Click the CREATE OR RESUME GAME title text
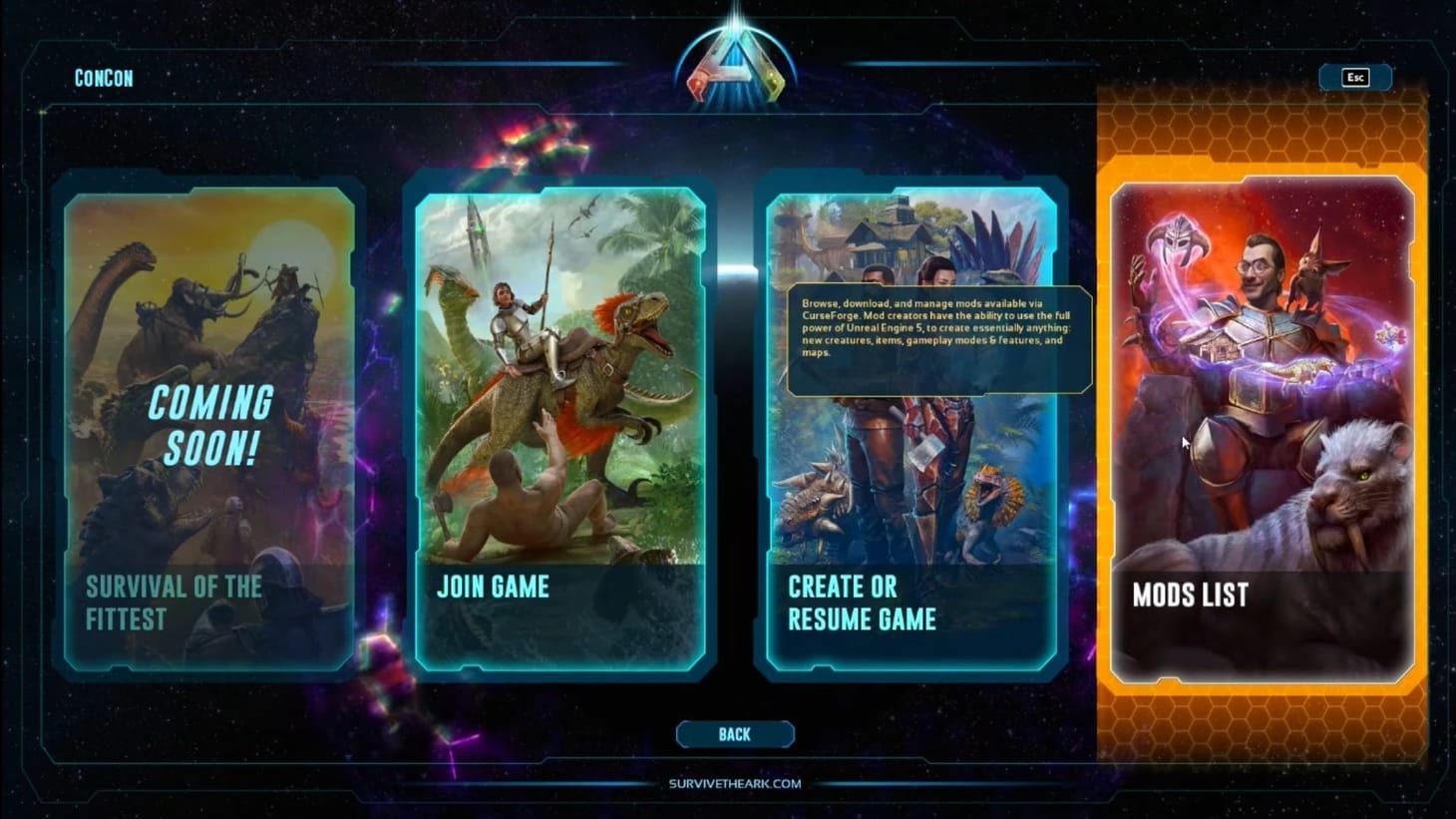Screen dimensions: 1456x819 [x=862, y=603]
